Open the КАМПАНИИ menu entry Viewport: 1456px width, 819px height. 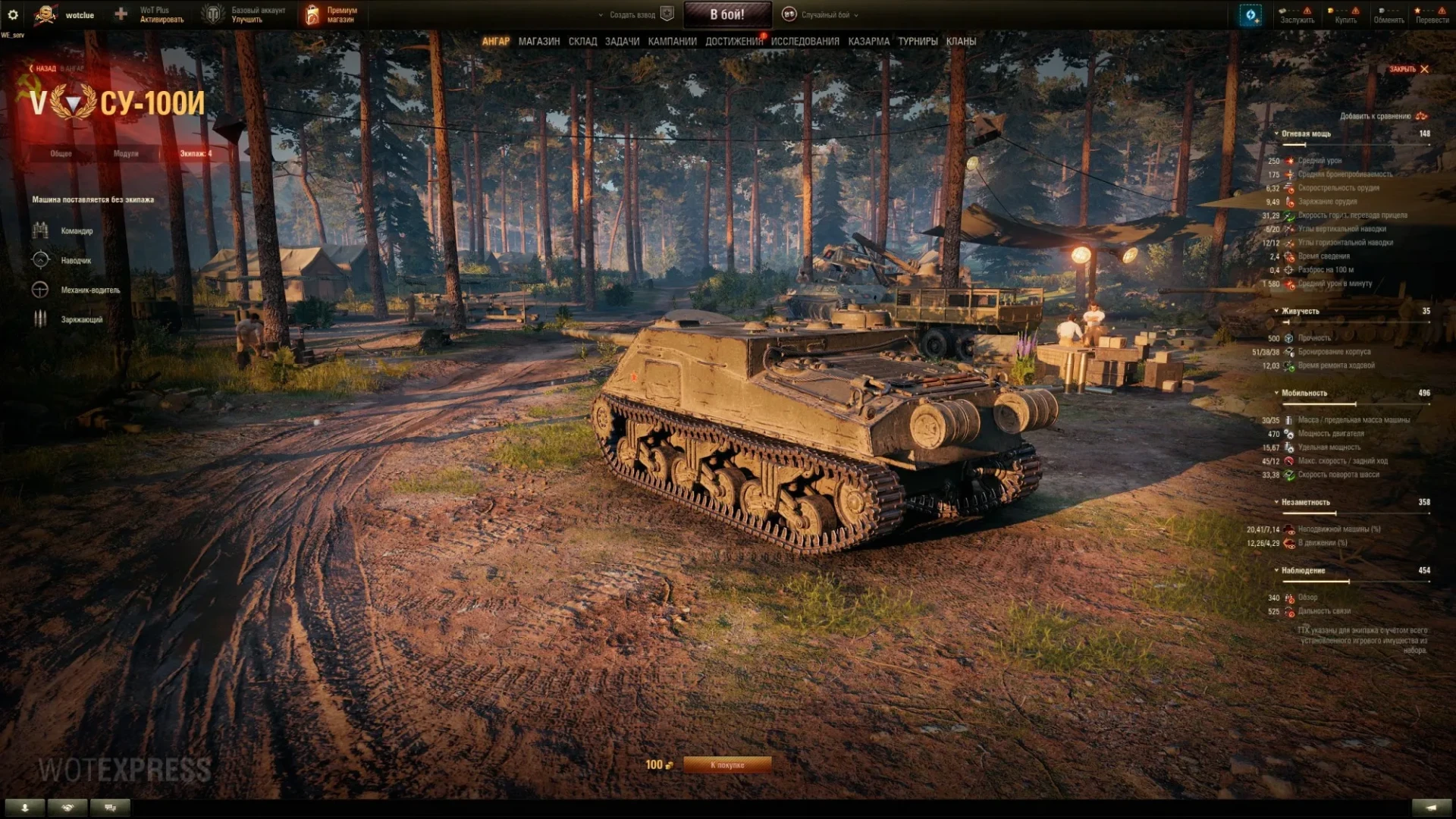tap(672, 42)
